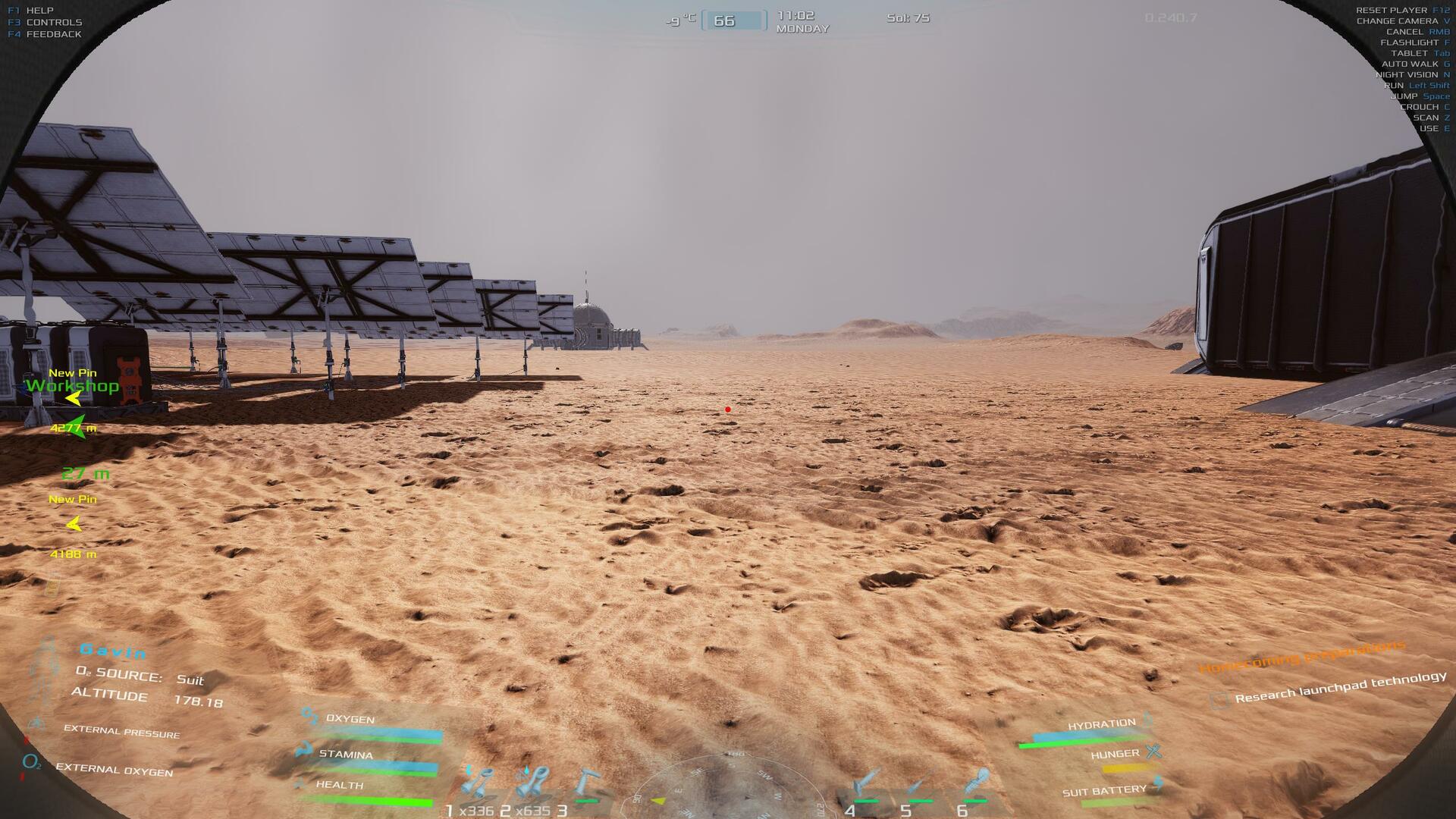Open the Homecoming preparations quest tracker
Screen dimensions: 1456x819
click(x=1301, y=657)
